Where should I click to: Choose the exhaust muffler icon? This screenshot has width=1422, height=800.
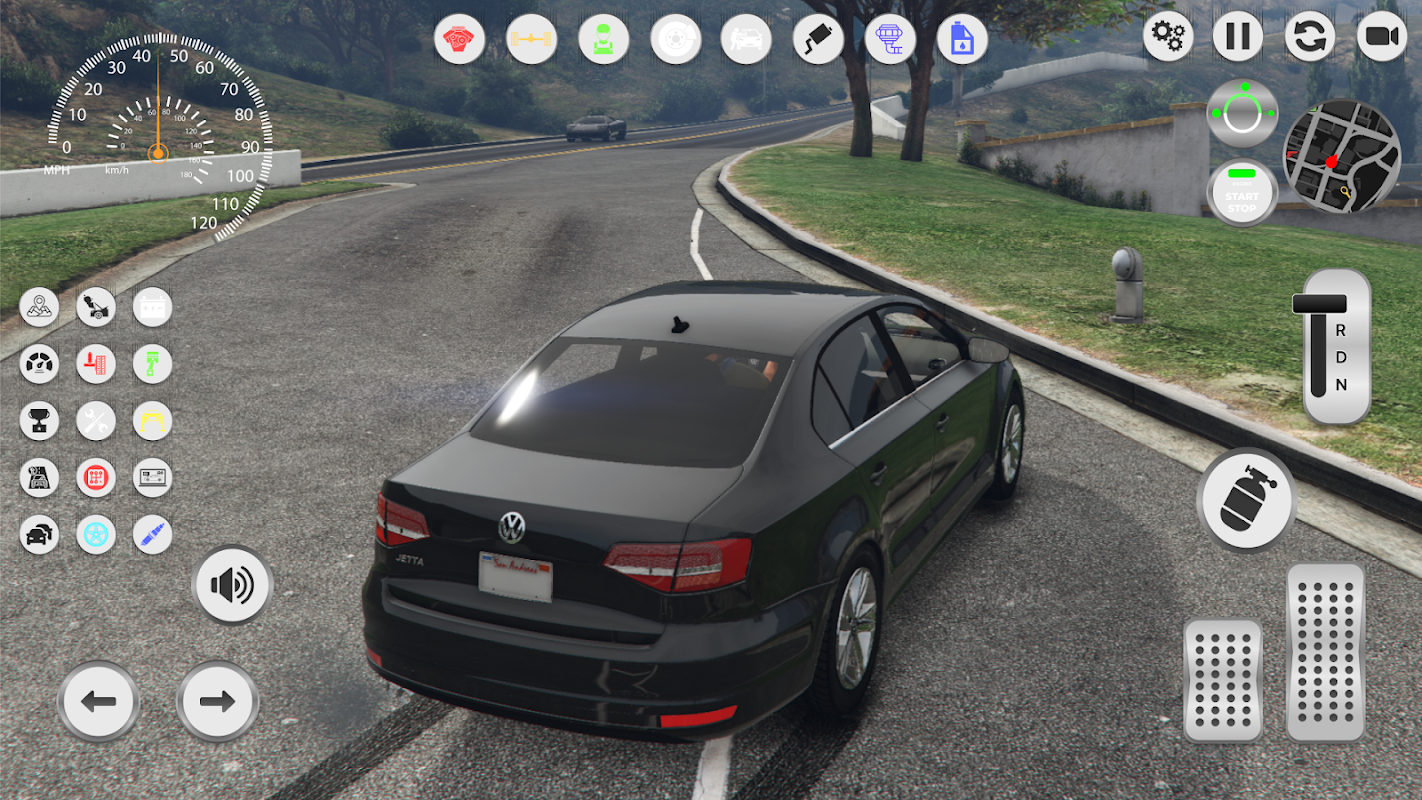818,40
